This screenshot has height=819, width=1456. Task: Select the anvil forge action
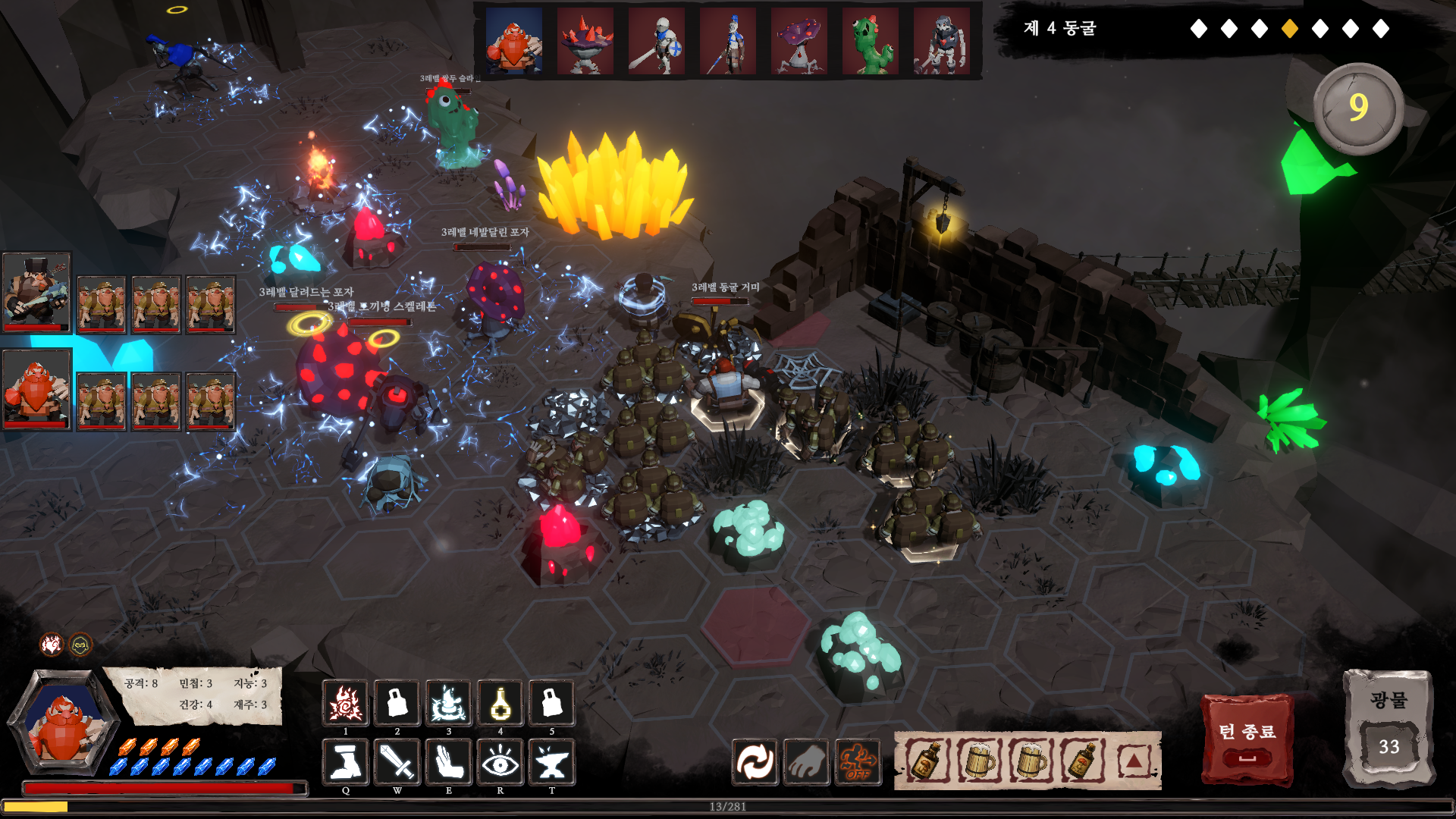tap(552, 761)
